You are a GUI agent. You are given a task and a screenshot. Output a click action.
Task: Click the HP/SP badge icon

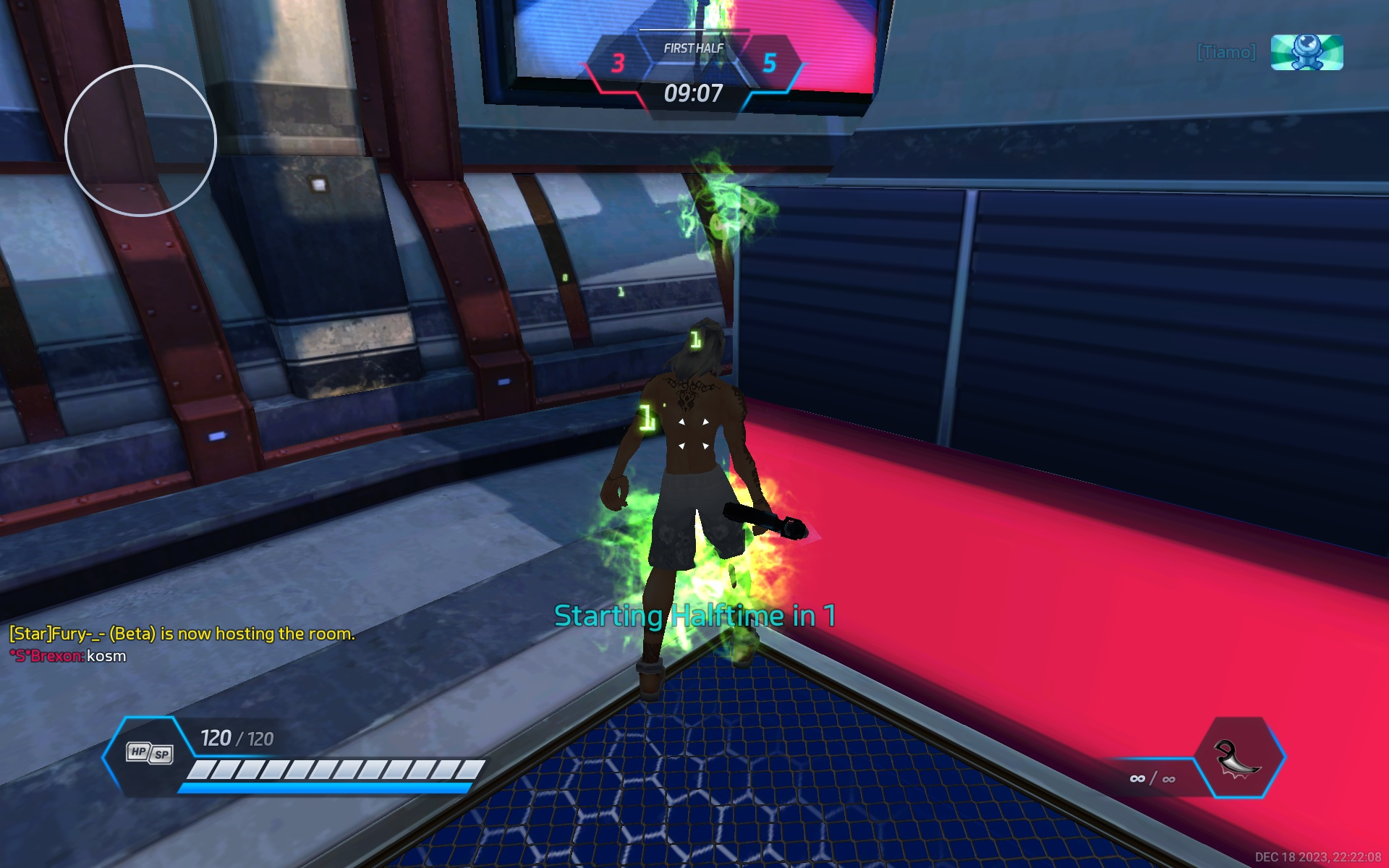(150, 753)
